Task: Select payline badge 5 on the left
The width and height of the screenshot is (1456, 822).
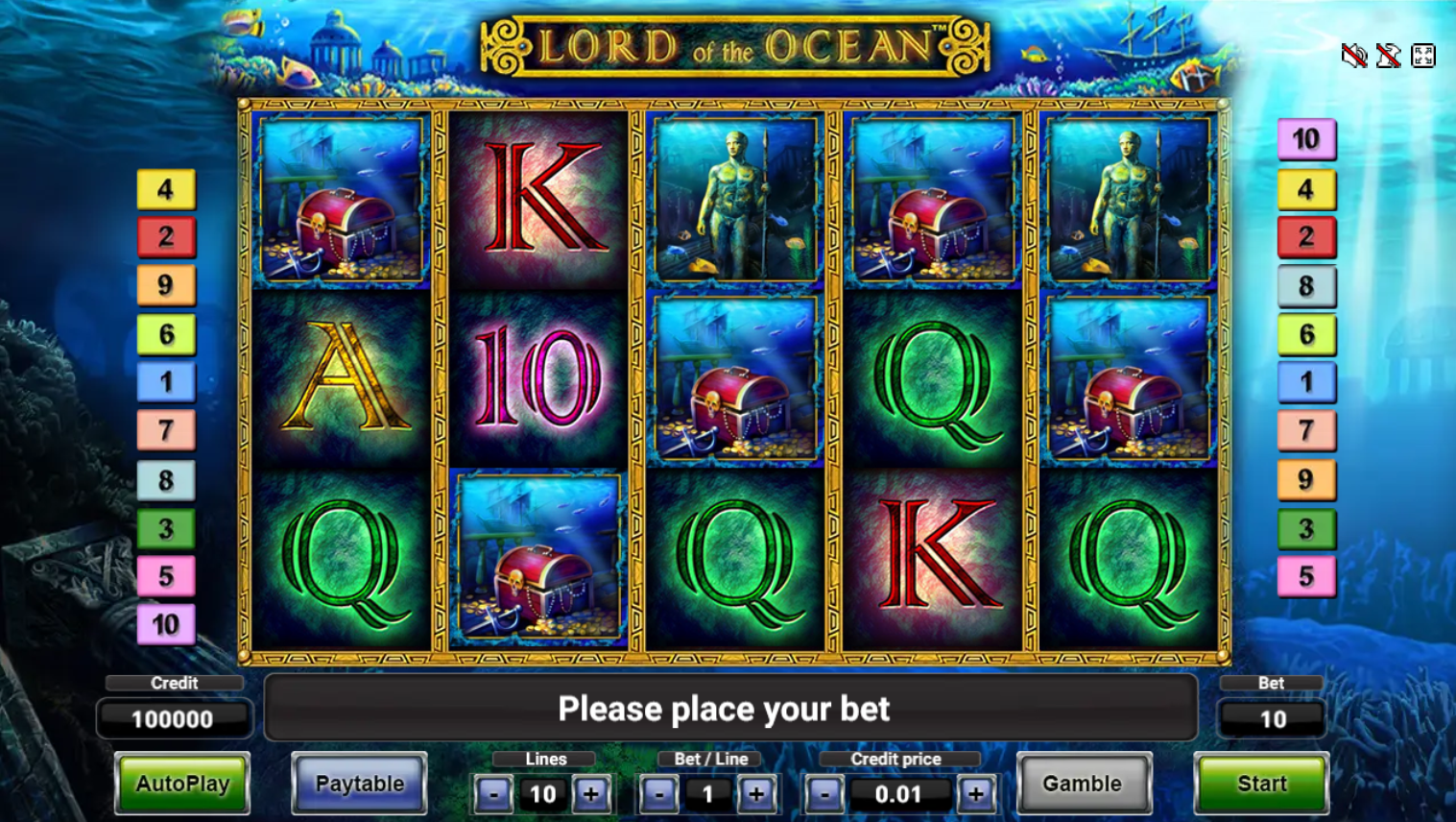Action: 167,575
